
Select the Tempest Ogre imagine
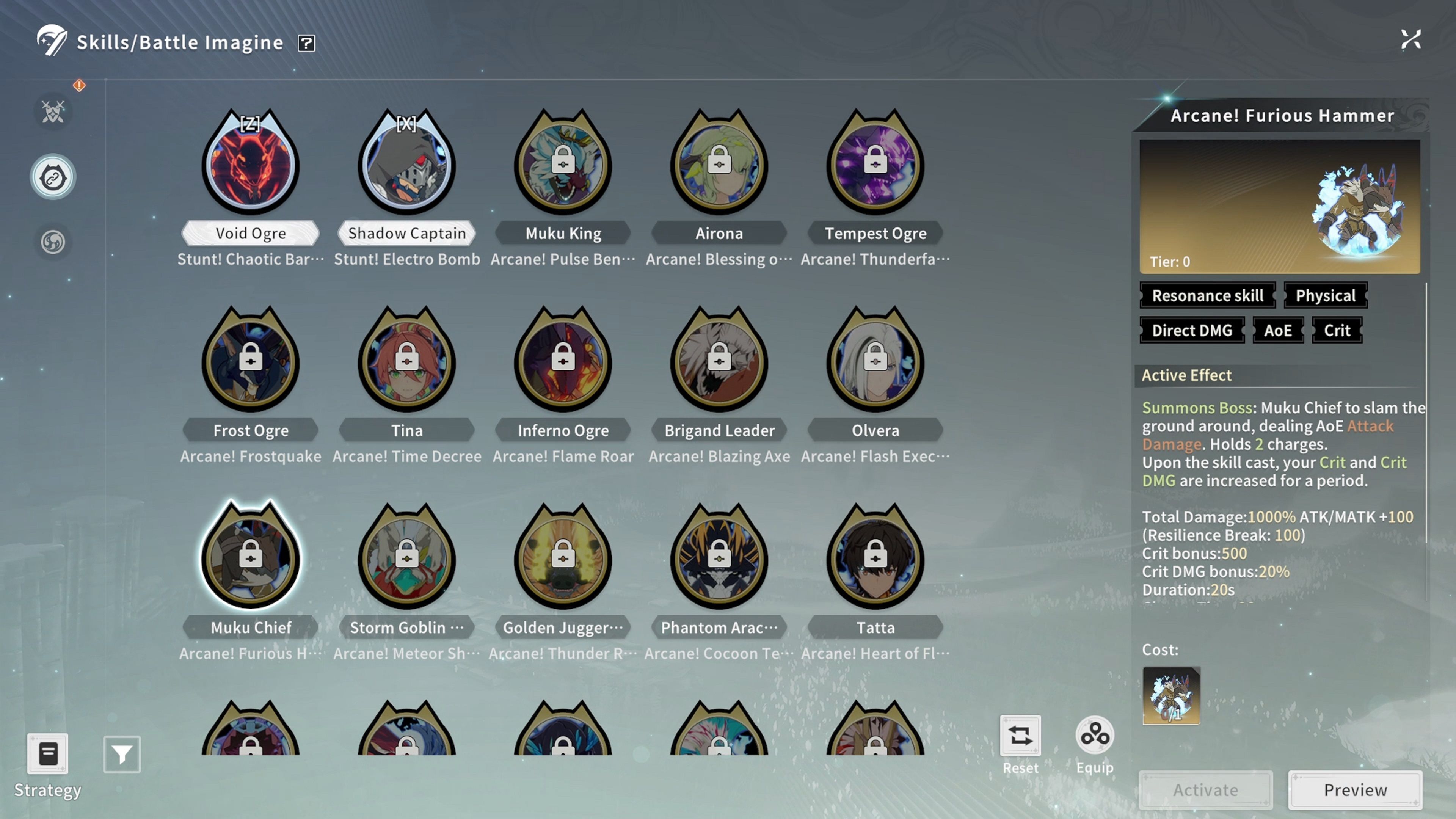[875, 164]
